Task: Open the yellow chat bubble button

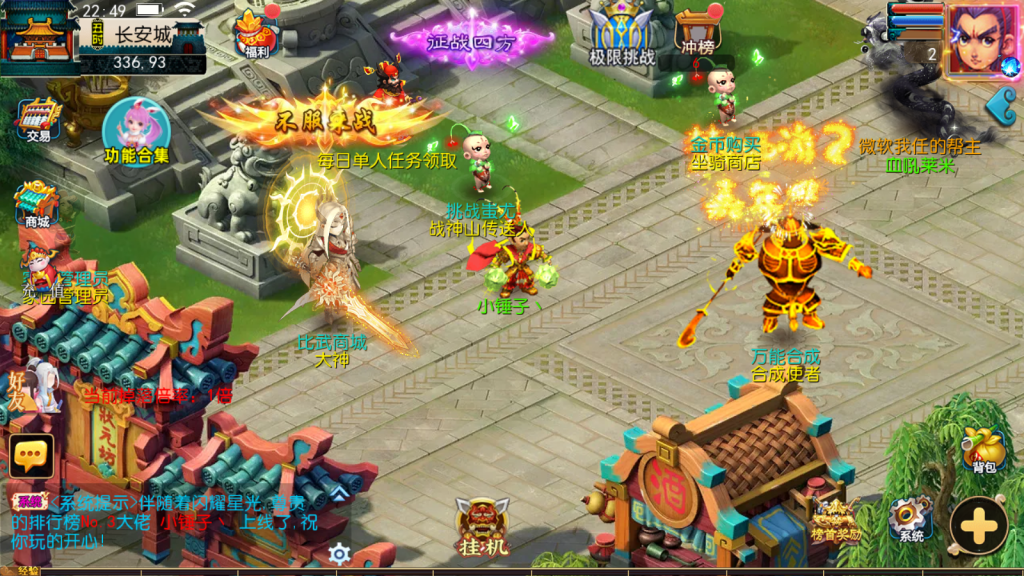Action: 31,455
